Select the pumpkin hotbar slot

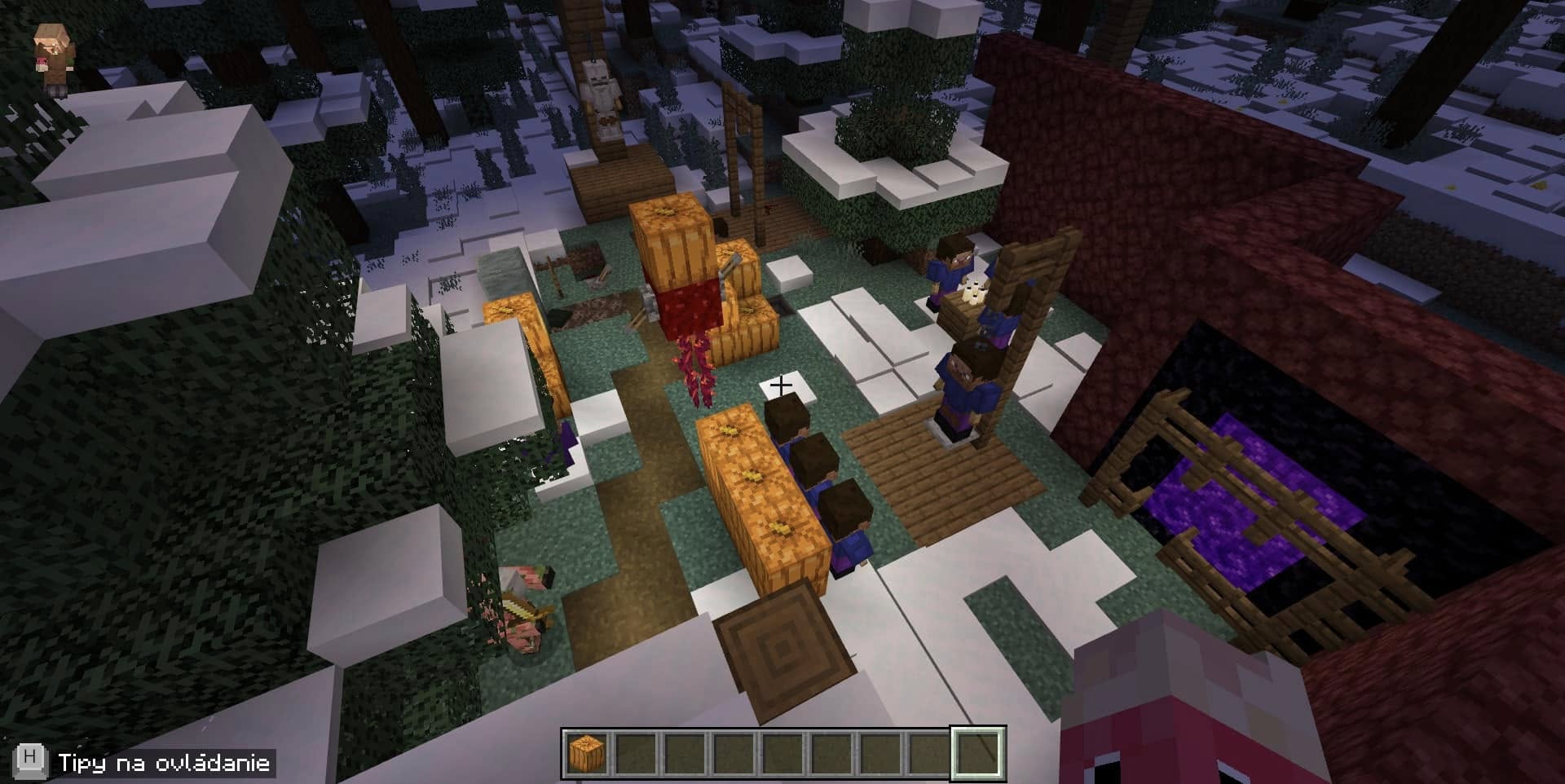[587, 752]
